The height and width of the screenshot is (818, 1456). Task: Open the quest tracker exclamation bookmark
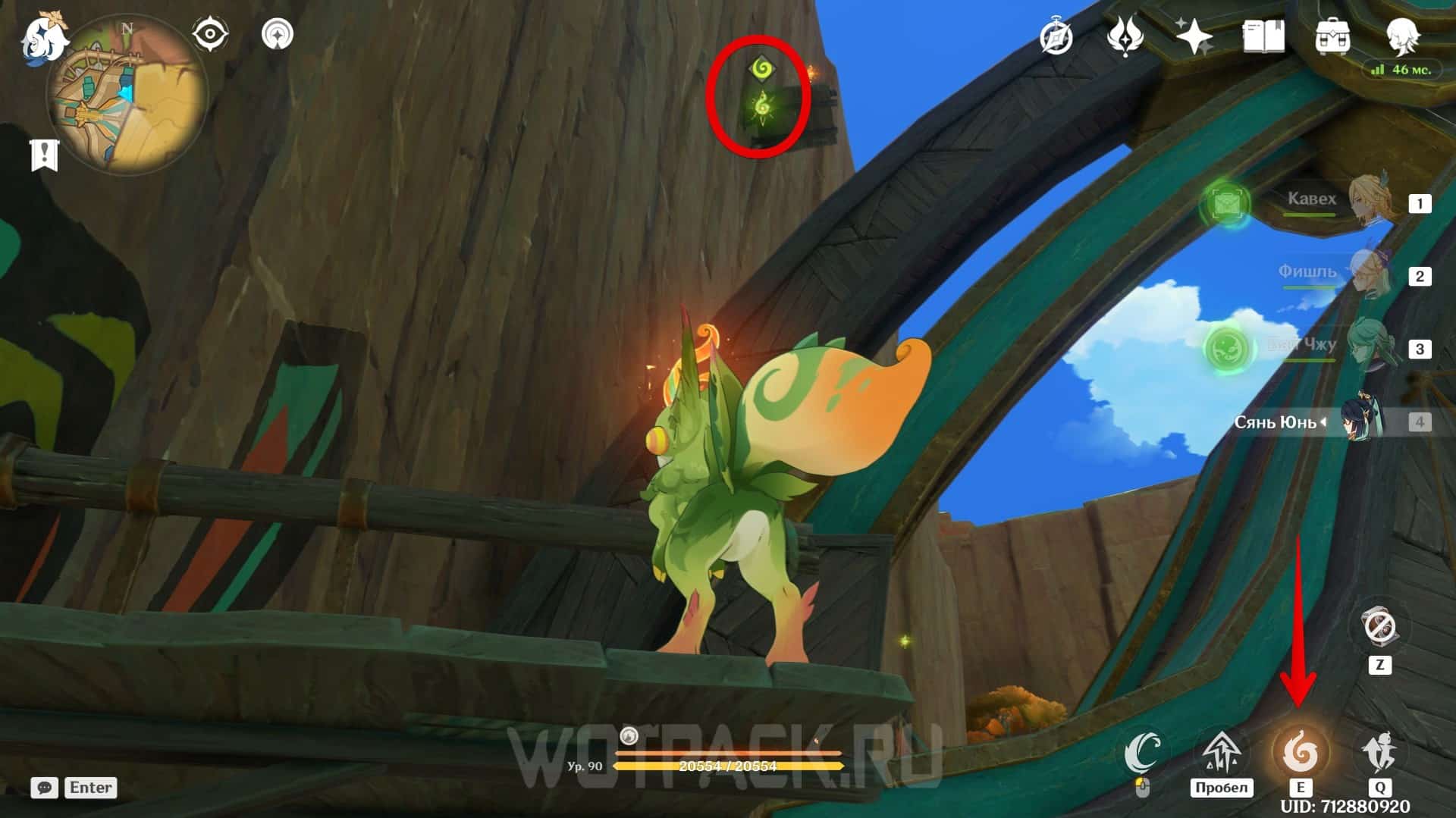[44, 155]
